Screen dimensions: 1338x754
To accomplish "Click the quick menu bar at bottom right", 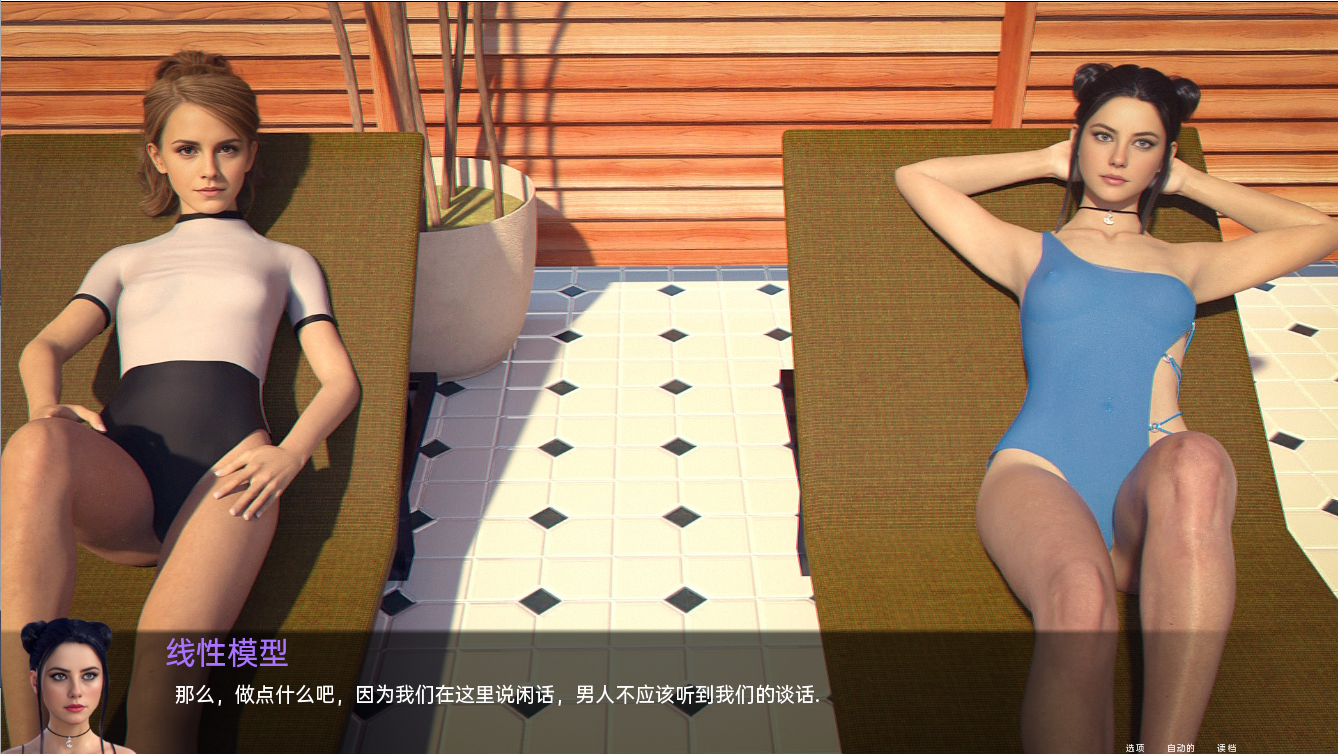I will [1180, 747].
